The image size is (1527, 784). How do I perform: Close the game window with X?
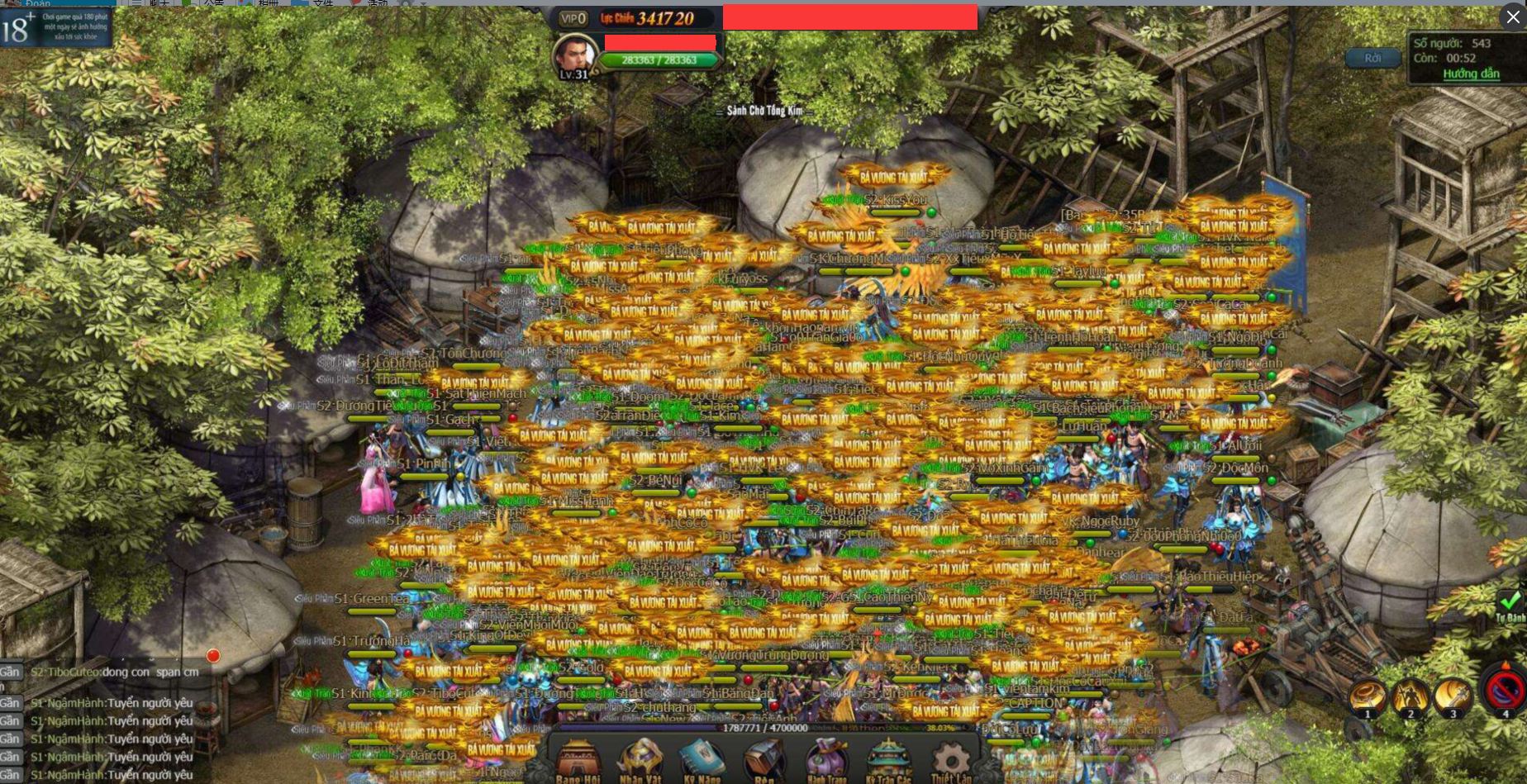click(x=1513, y=17)
